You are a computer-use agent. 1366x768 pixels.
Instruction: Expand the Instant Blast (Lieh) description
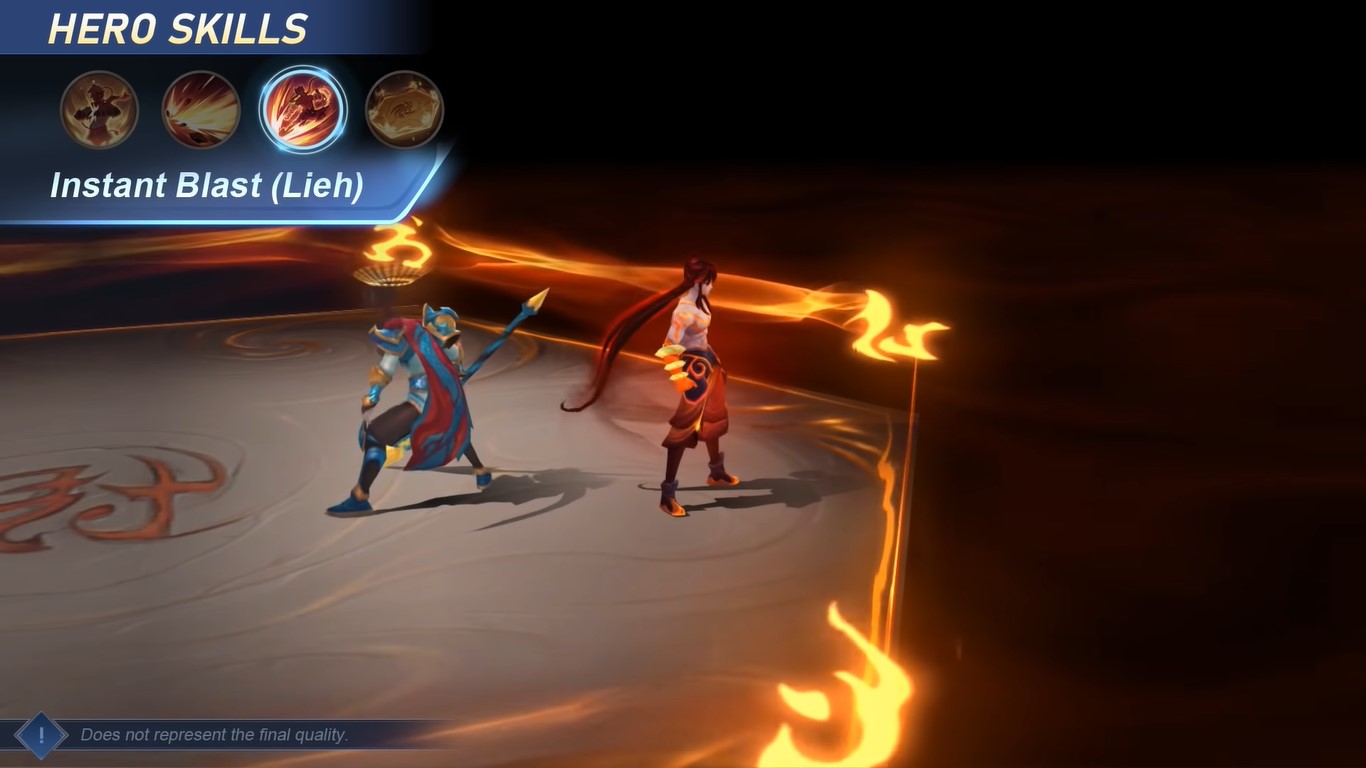coord(207,185)
